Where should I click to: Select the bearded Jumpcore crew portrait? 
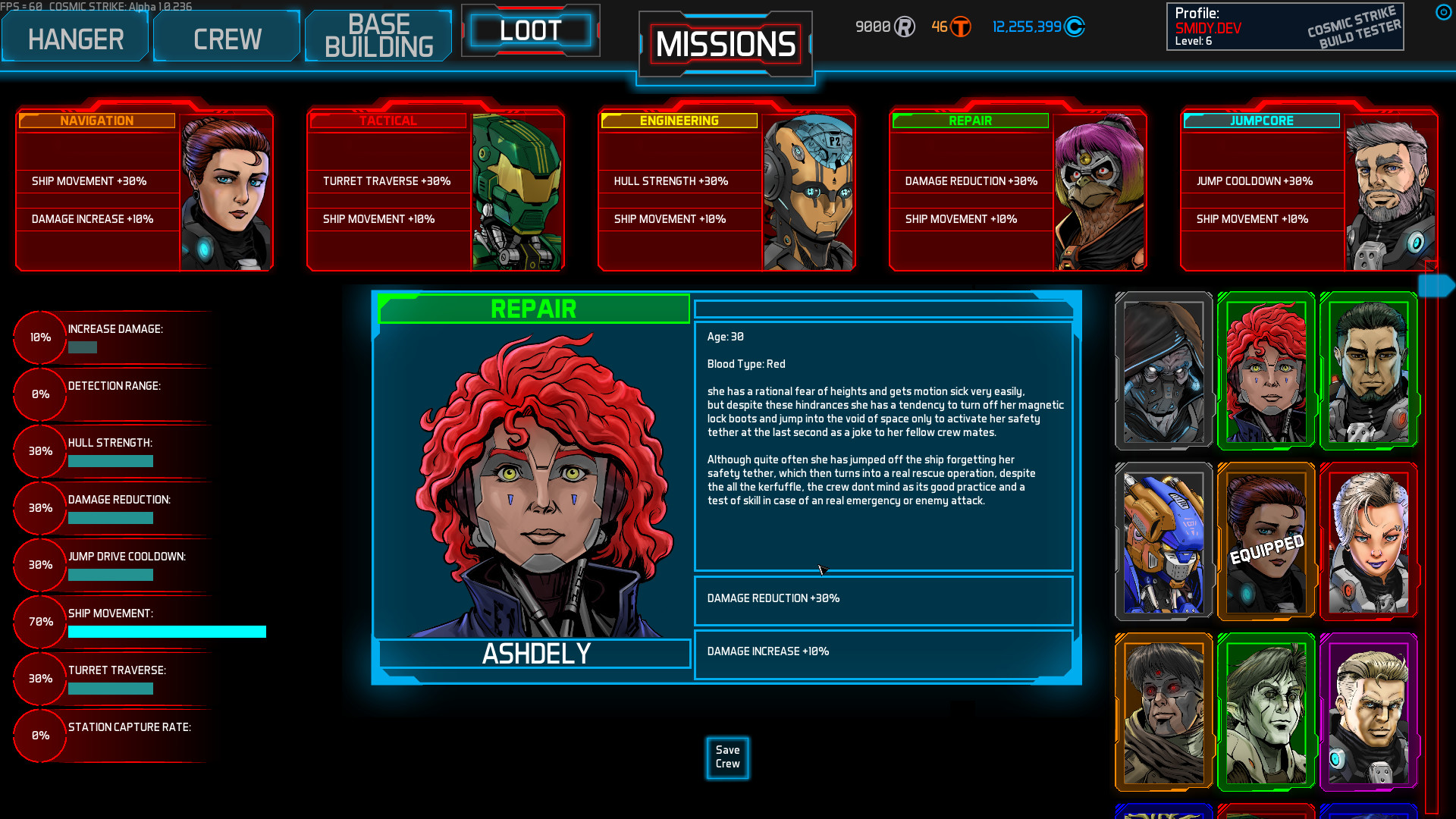1389,187
